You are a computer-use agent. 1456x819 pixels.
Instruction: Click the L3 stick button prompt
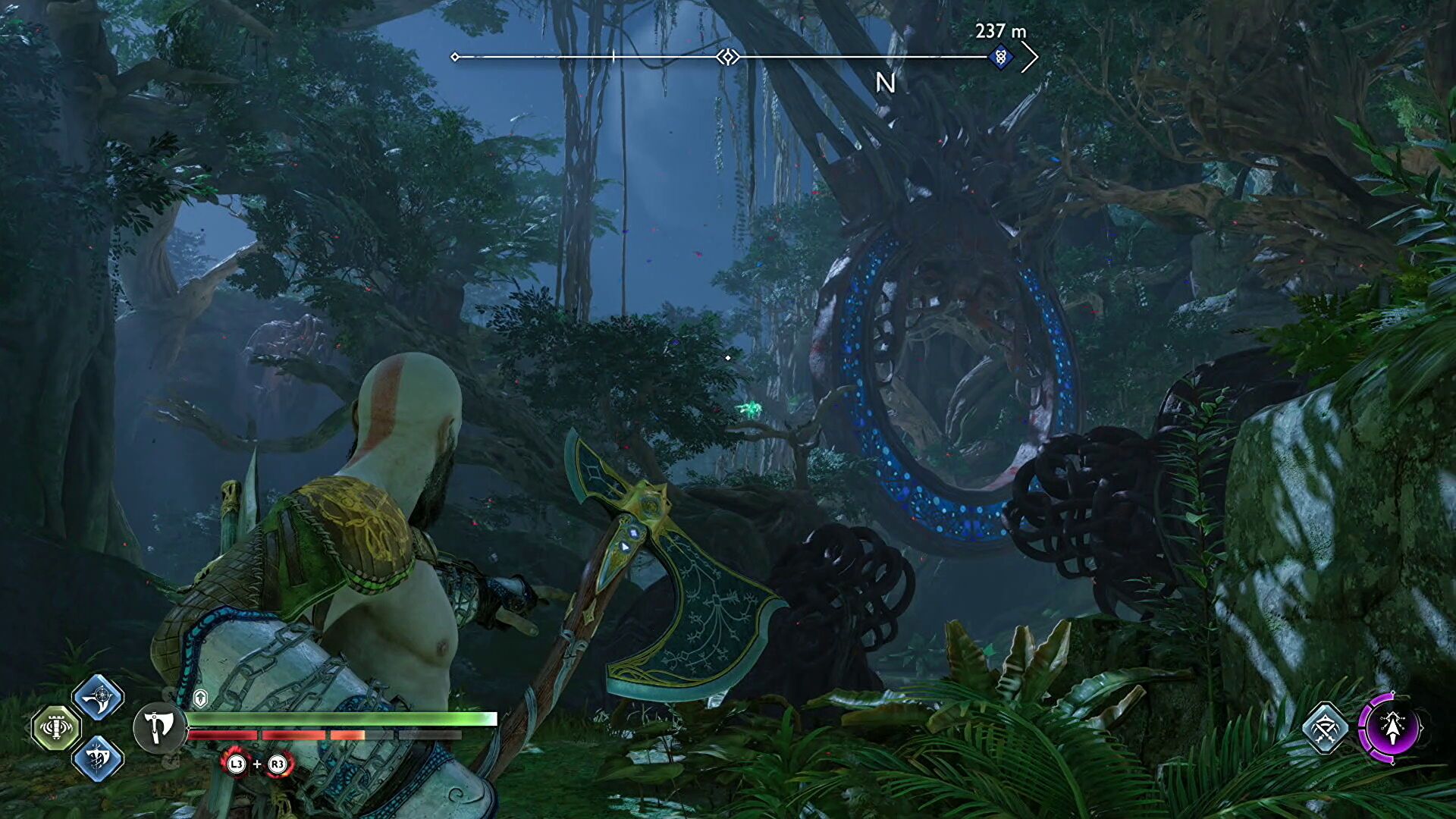237,764
